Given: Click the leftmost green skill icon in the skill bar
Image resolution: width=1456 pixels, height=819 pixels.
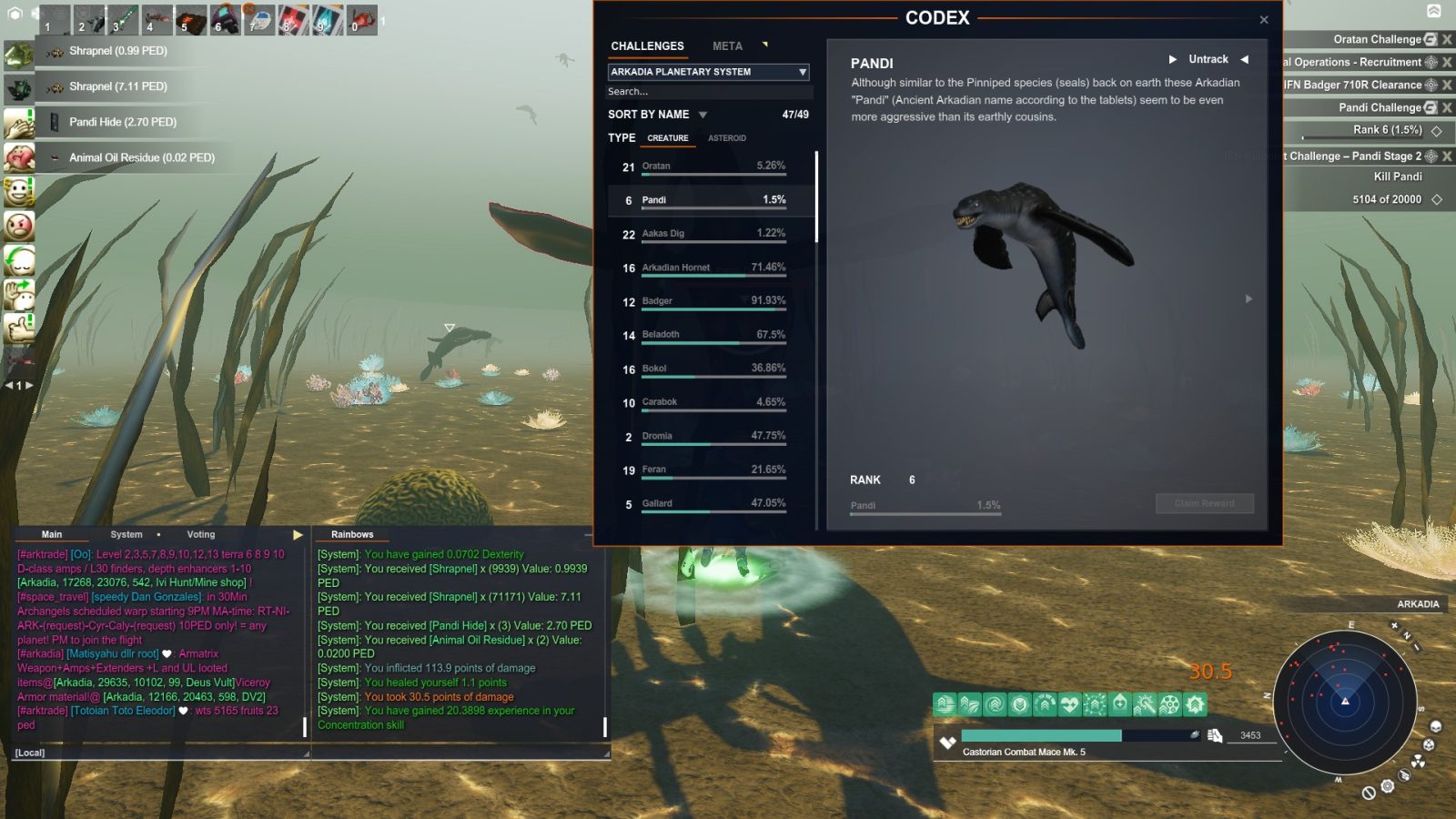Looking at the screenshot, I should (945, 703).
